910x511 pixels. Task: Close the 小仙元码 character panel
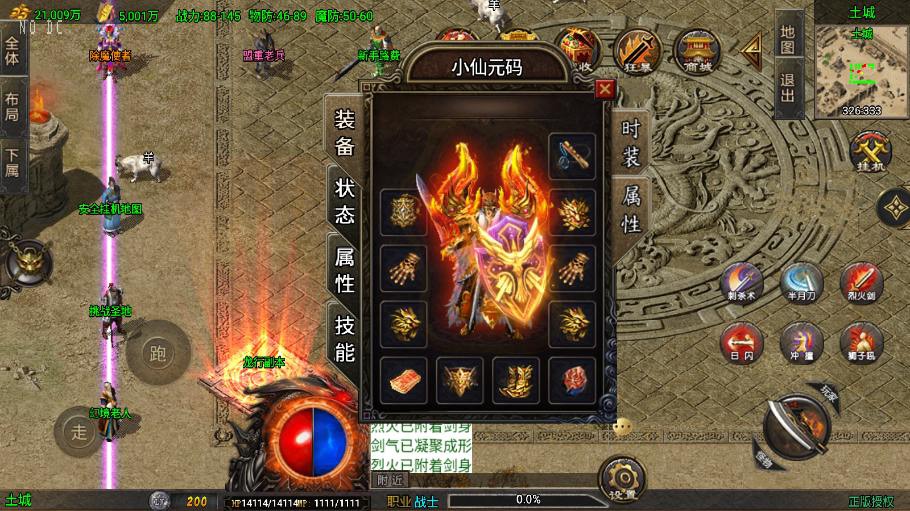[x=604, y=89]
